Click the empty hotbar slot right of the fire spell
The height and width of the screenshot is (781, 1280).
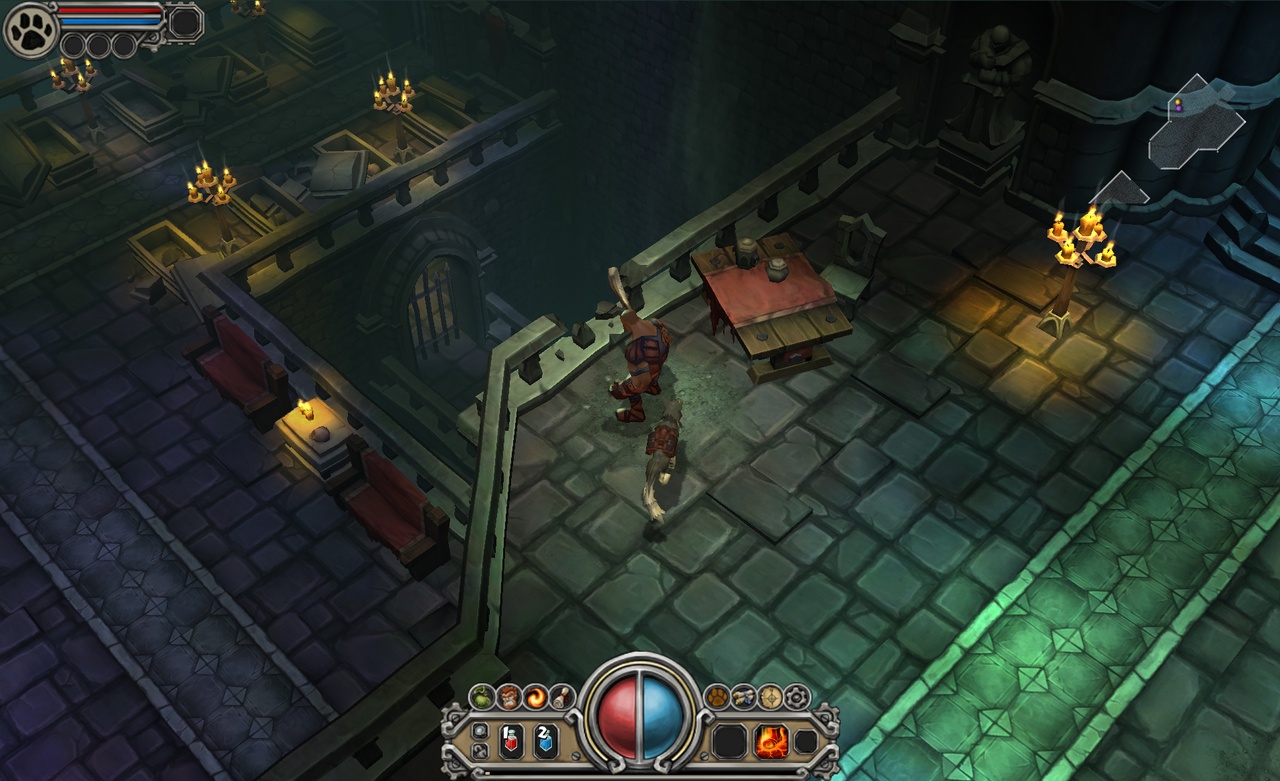click(806, 742)
